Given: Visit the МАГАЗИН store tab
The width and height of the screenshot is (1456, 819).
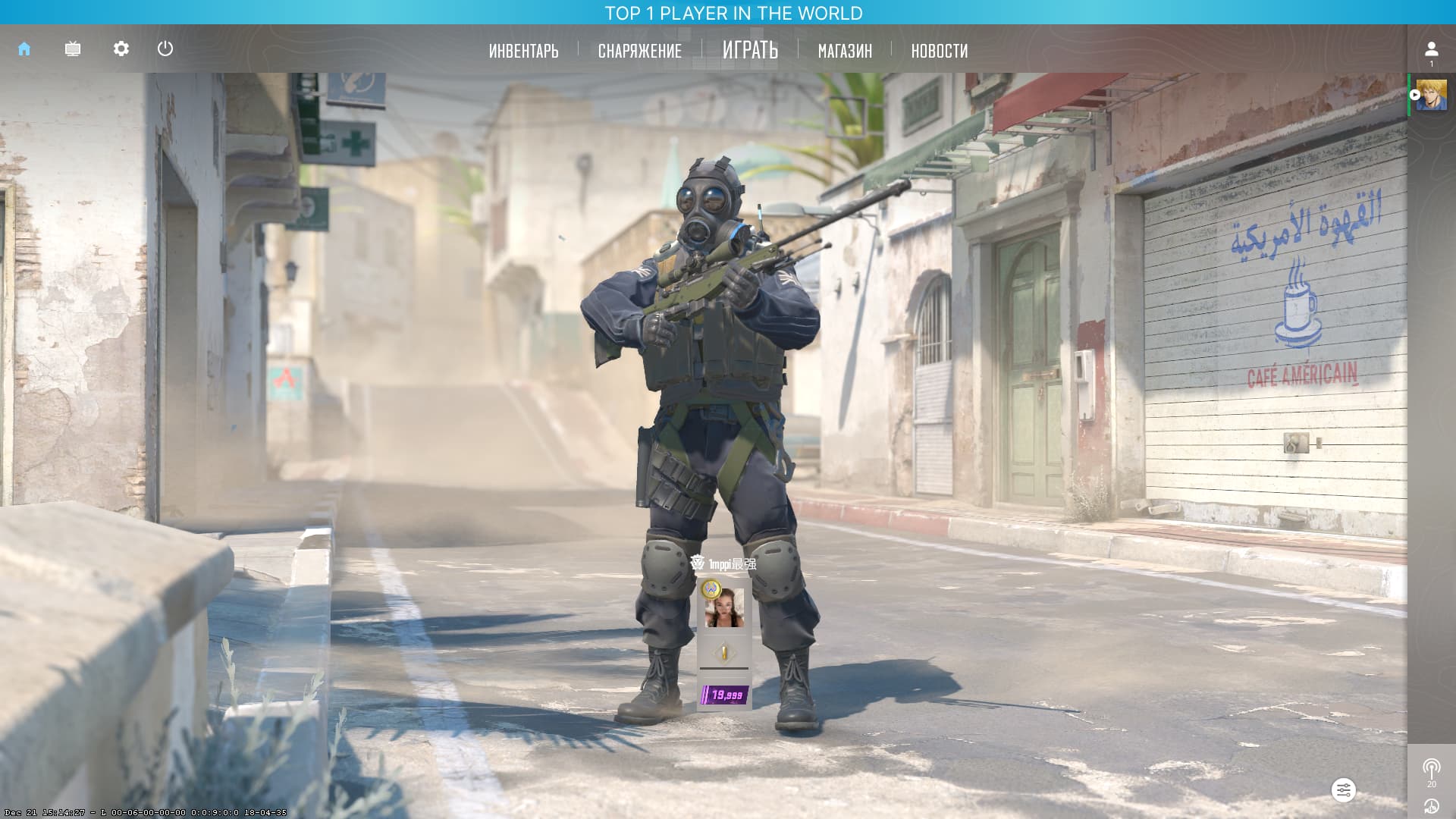Looking at the screenshot, I should 845,51.
